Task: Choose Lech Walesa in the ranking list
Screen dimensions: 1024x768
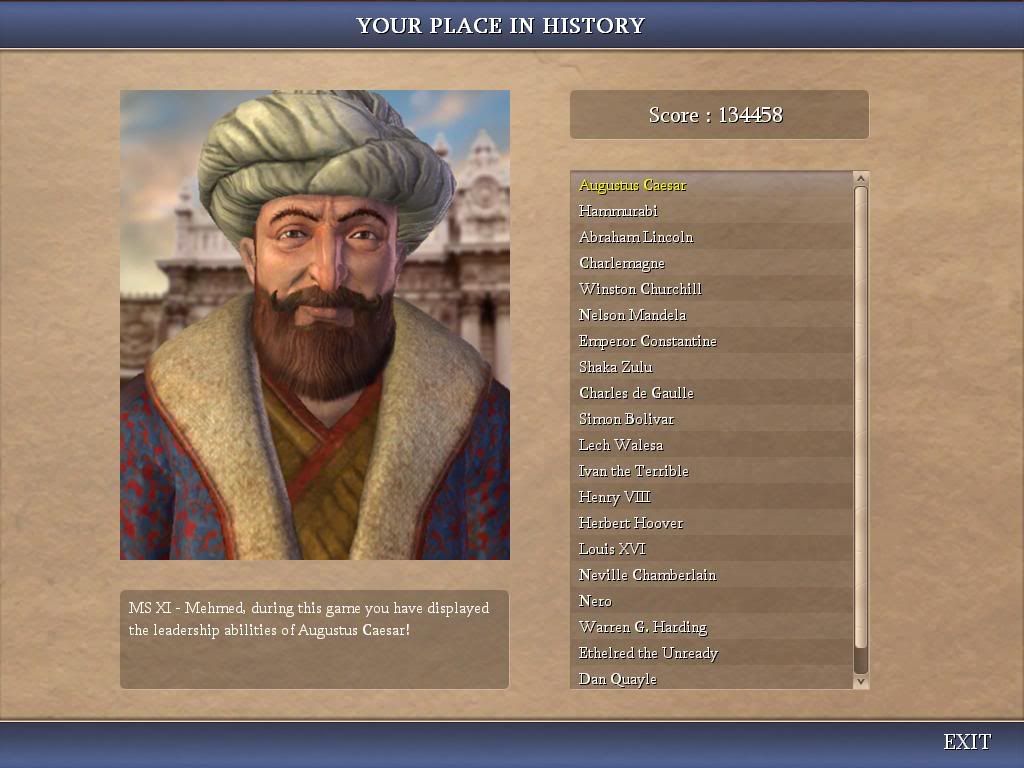Action: click(x=620, y=445)
